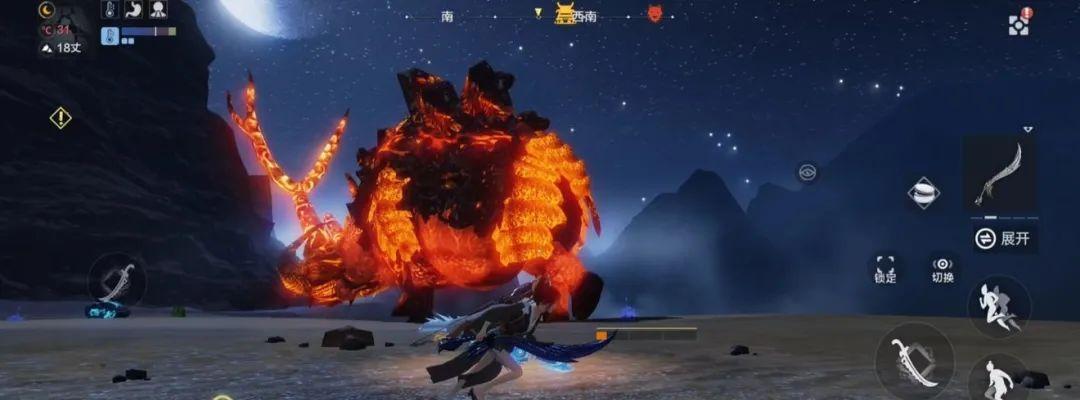The width and height of the screenshot is (1080, 400).
Task: Switch targets with the 切换 button
Action: [942, 267]
